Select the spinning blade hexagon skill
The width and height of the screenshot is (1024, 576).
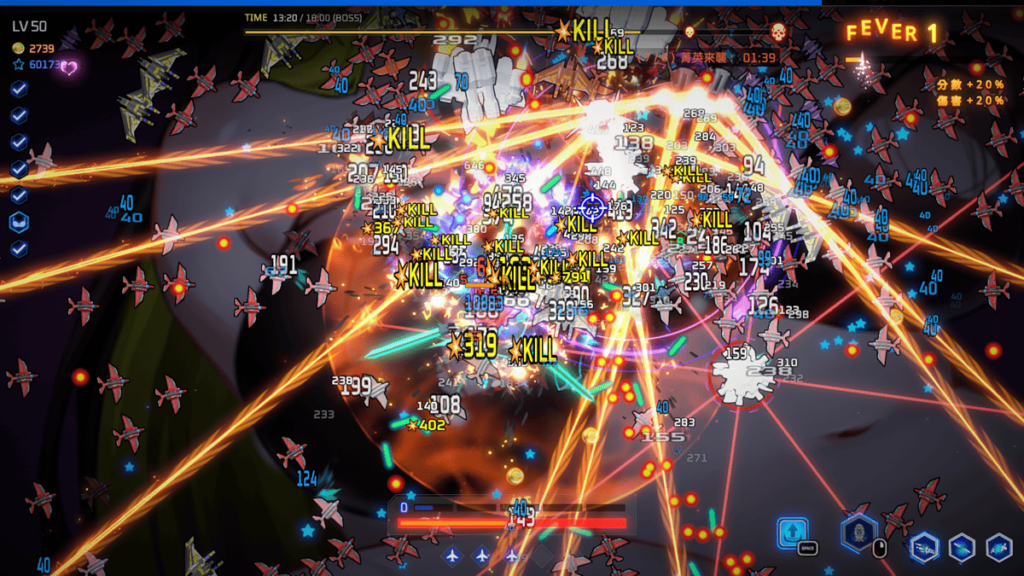[x=962, y=547]
